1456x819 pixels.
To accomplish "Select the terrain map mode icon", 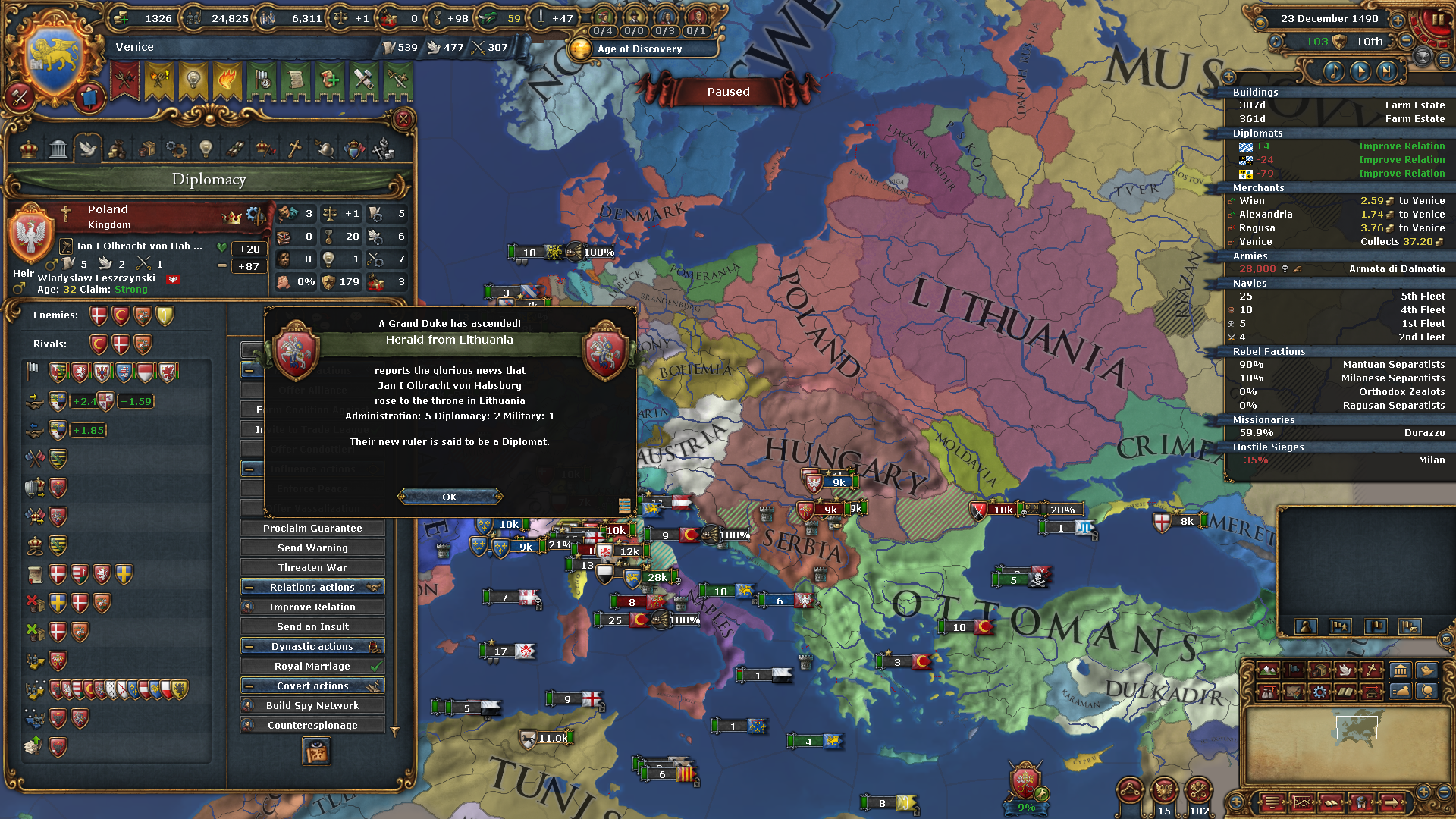I will point(1266,670).
